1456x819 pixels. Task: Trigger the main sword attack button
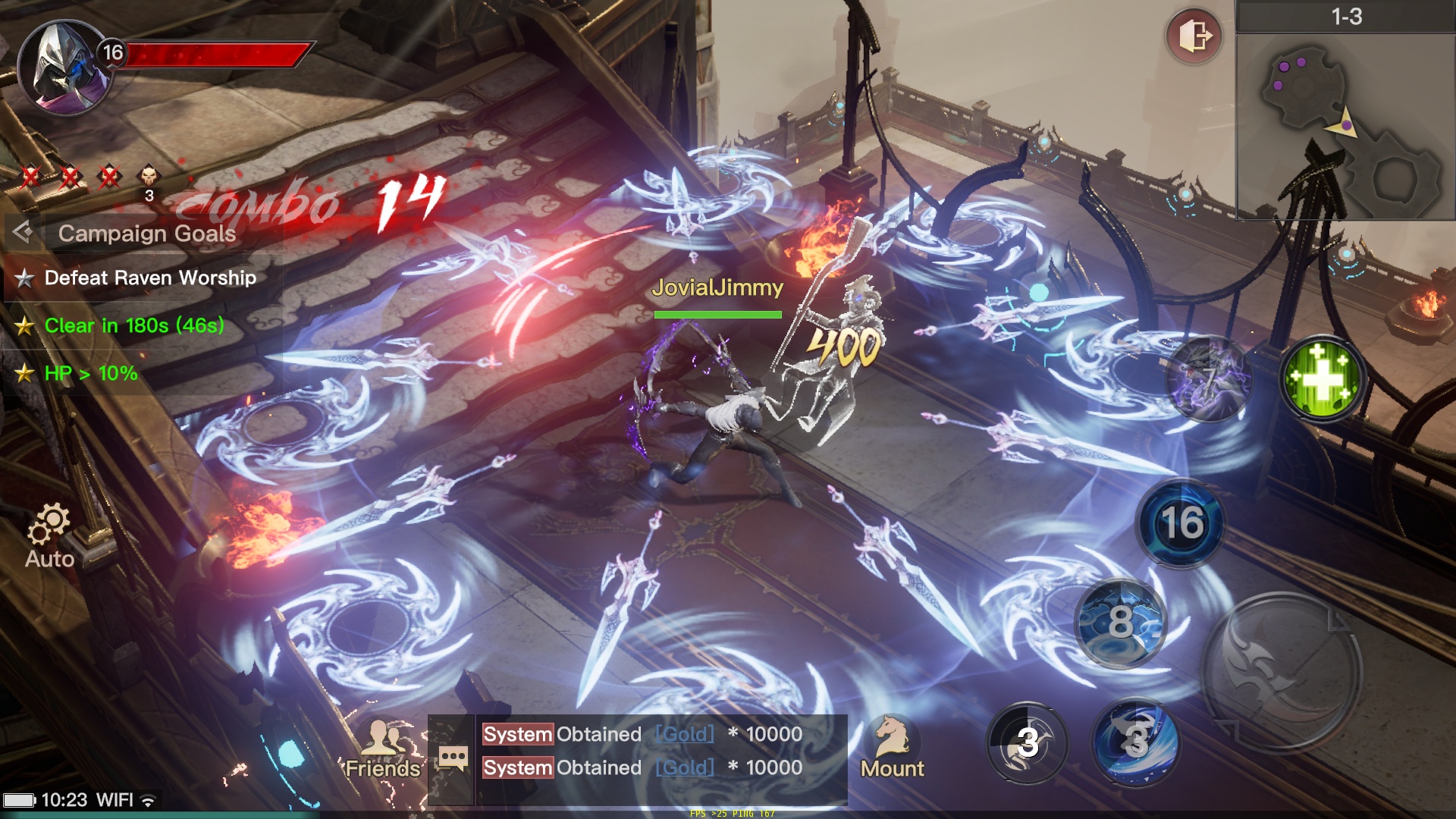click(1282, 671)
